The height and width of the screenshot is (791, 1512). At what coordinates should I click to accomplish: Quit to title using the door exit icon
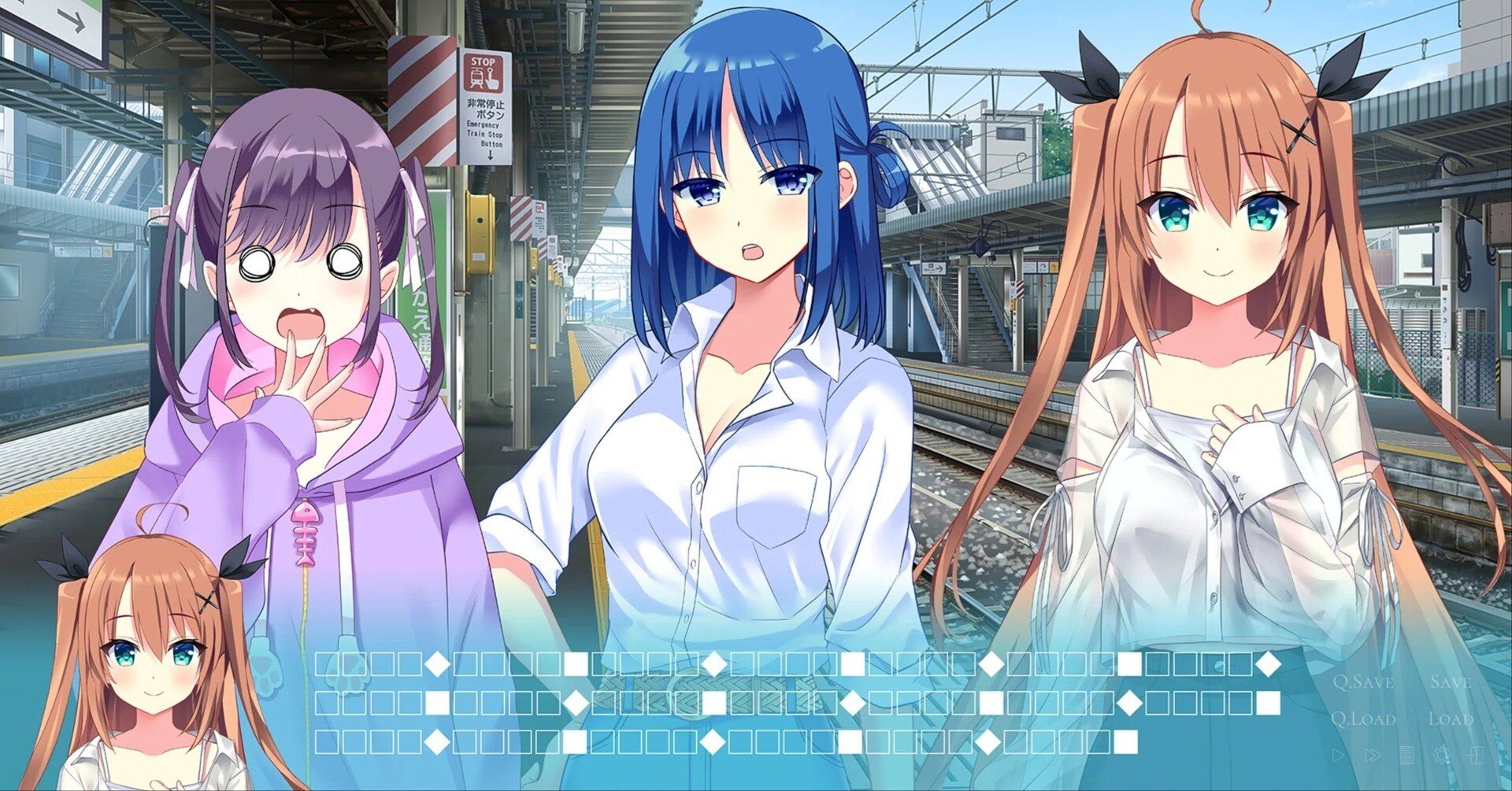1476,756
